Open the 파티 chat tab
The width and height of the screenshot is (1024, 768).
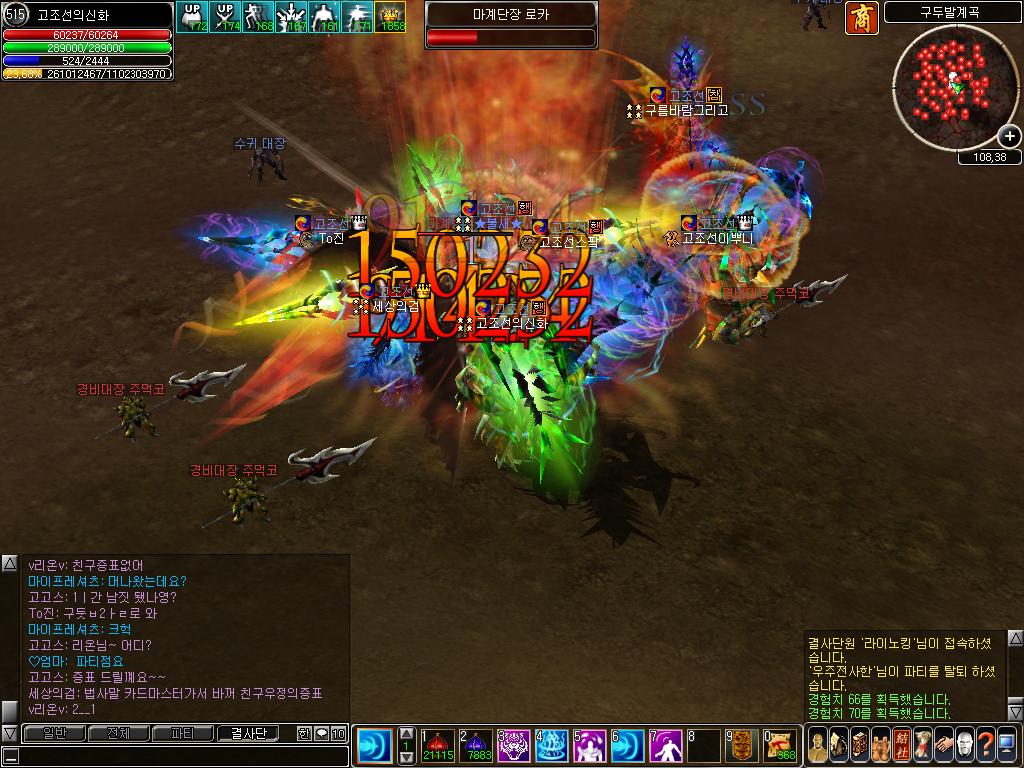(x=183, y=733)
